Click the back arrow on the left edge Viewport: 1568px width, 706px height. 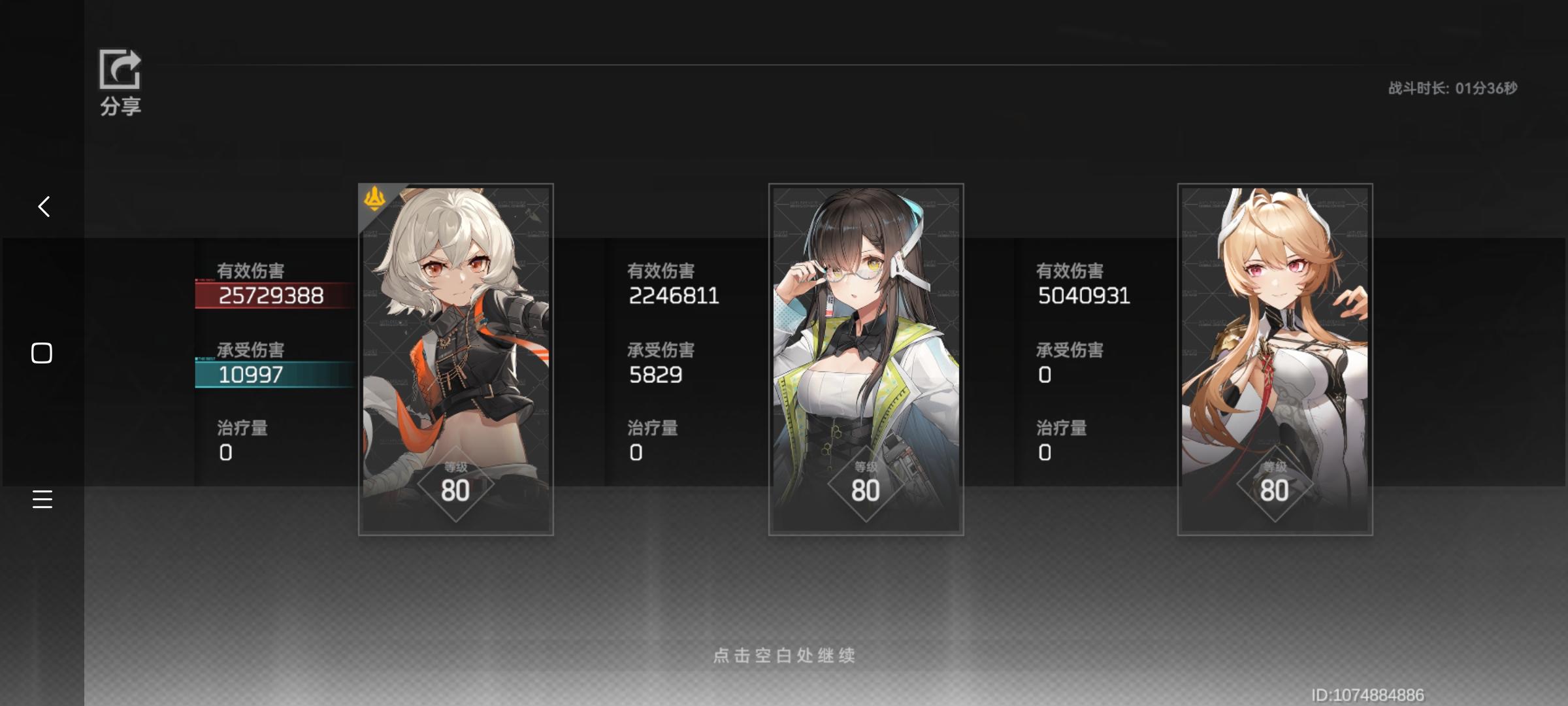pos(43,206)
